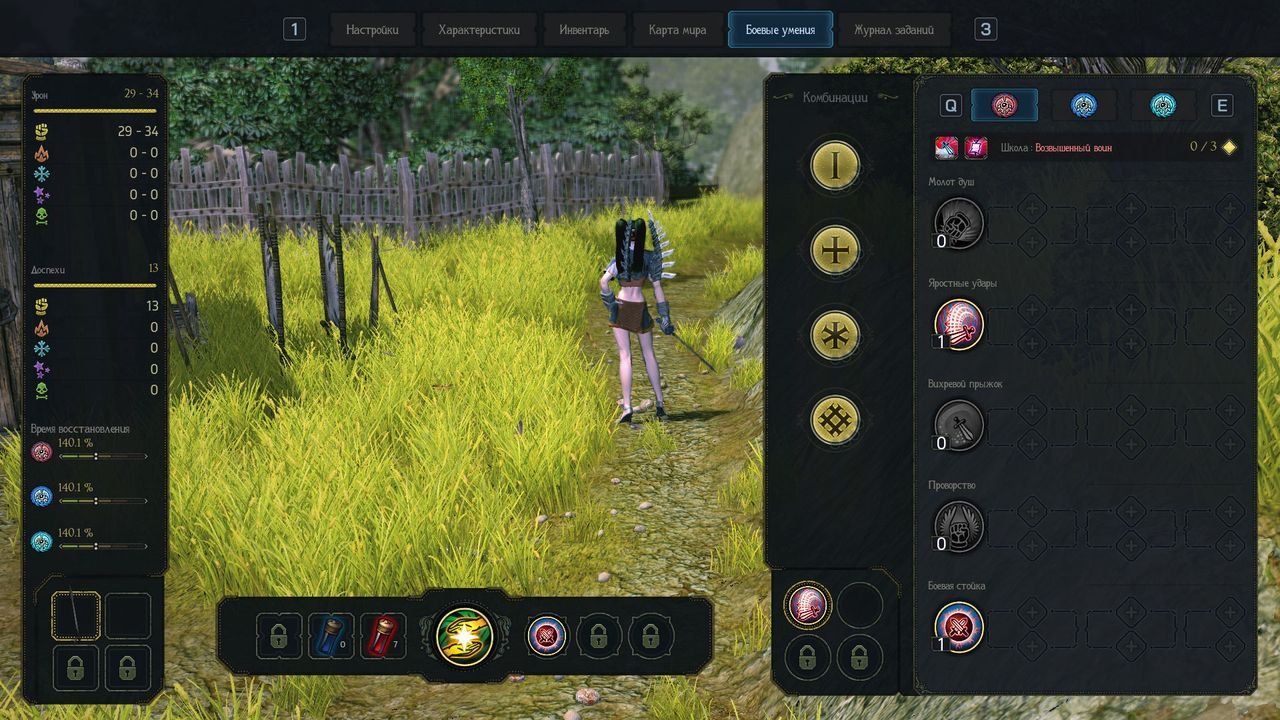Show the Карта мира tab

tap(677, 30)
